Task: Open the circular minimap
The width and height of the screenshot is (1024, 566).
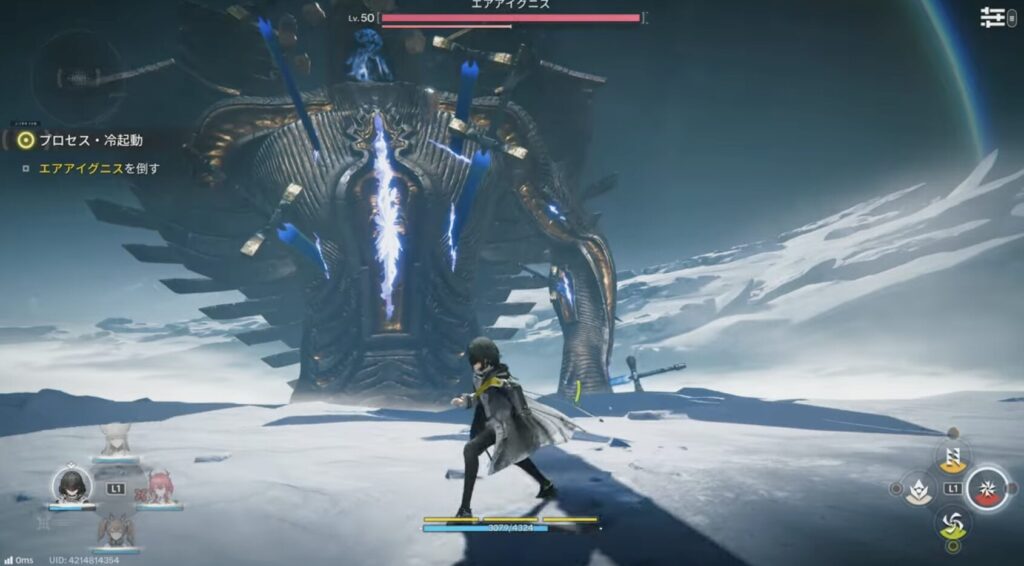Action: 77,76
